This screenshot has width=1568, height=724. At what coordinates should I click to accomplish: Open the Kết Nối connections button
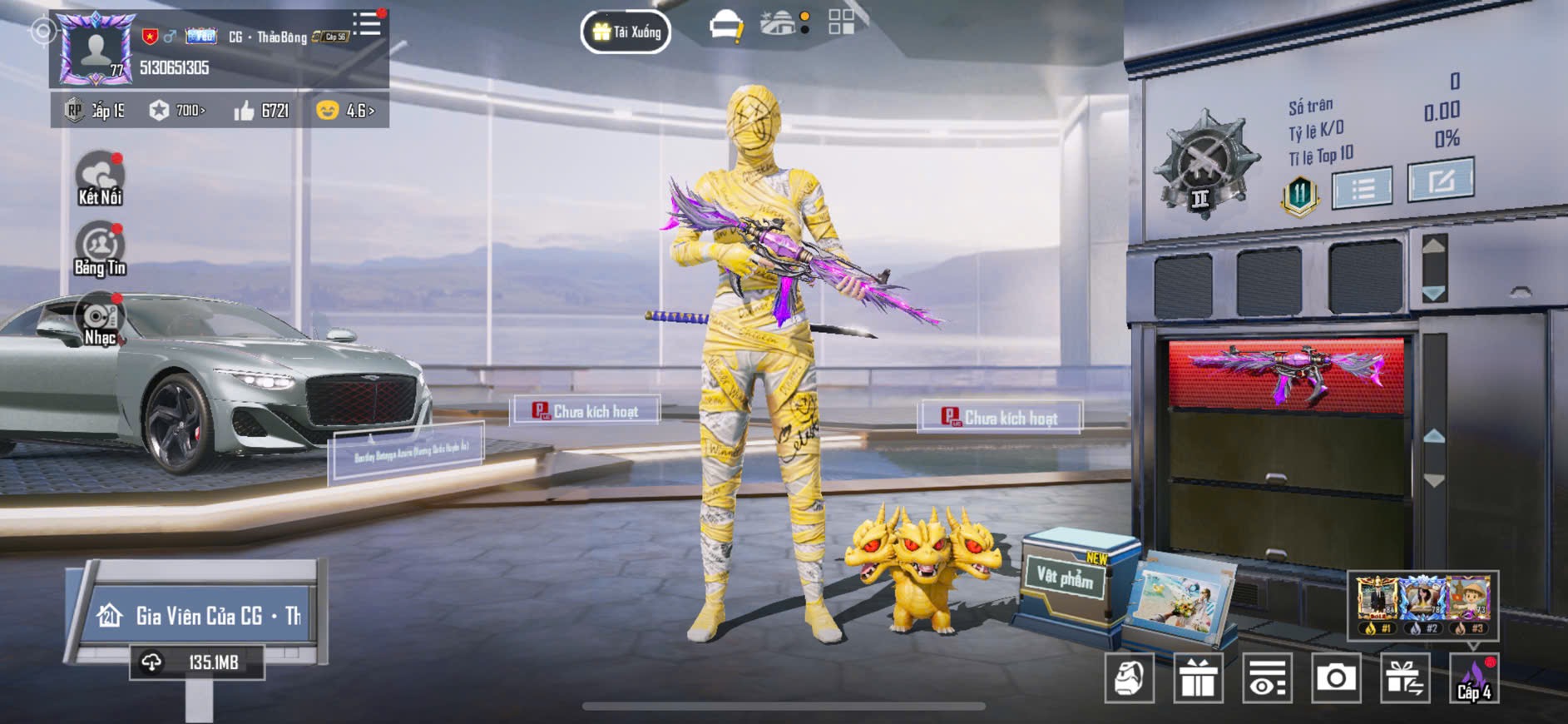click(100, 178)
